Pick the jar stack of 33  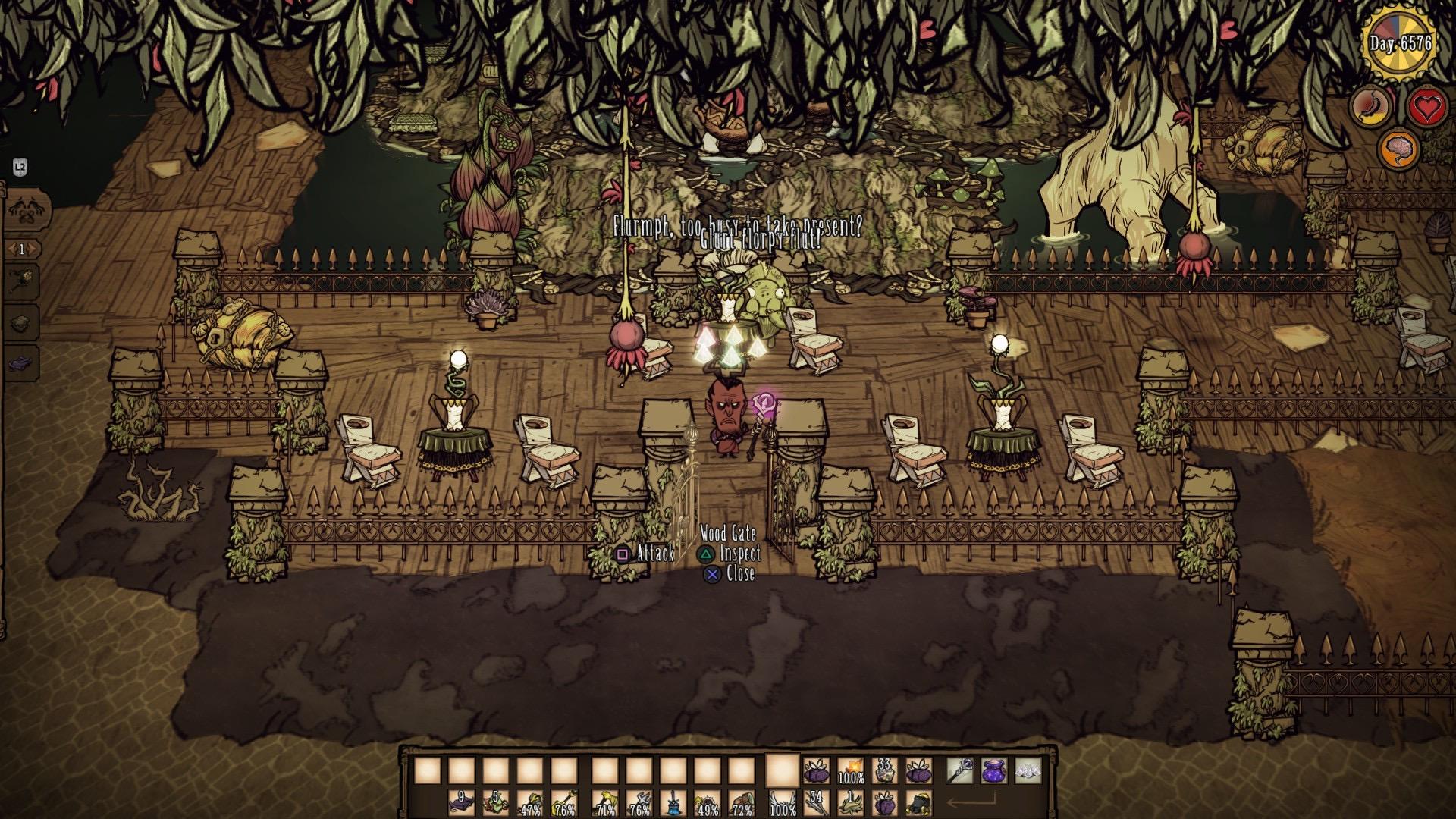884,771
